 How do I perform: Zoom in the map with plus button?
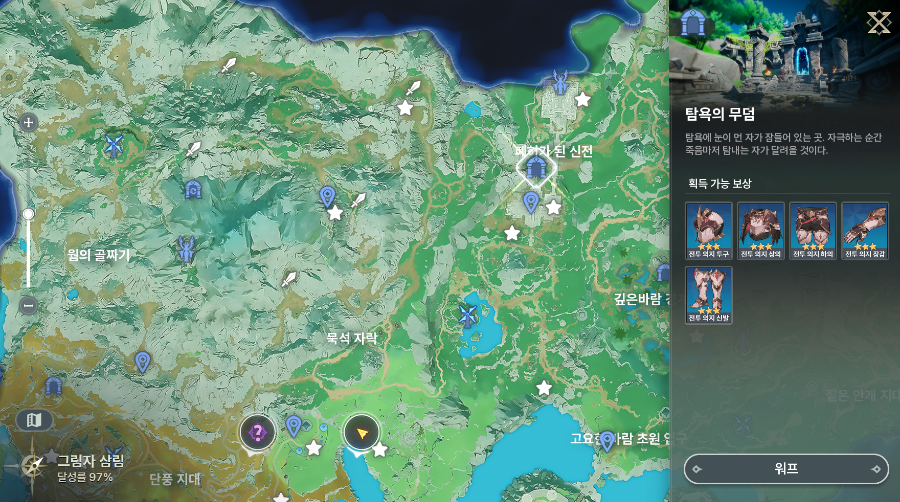pyautogui.click(x=28, y=123)
